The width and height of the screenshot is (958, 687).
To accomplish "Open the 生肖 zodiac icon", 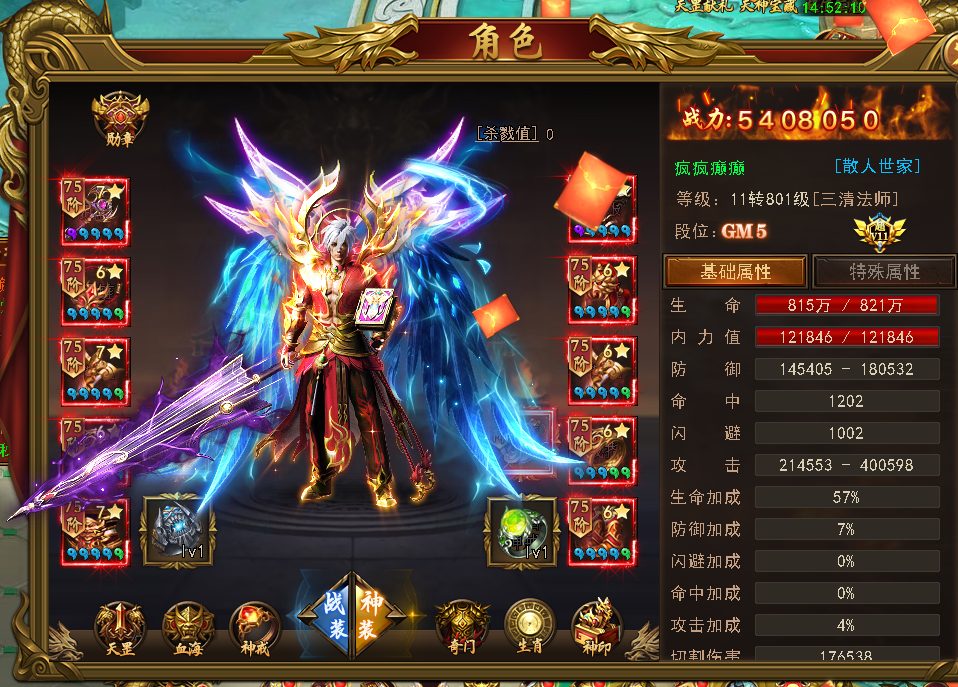I will tap(529, 626).
